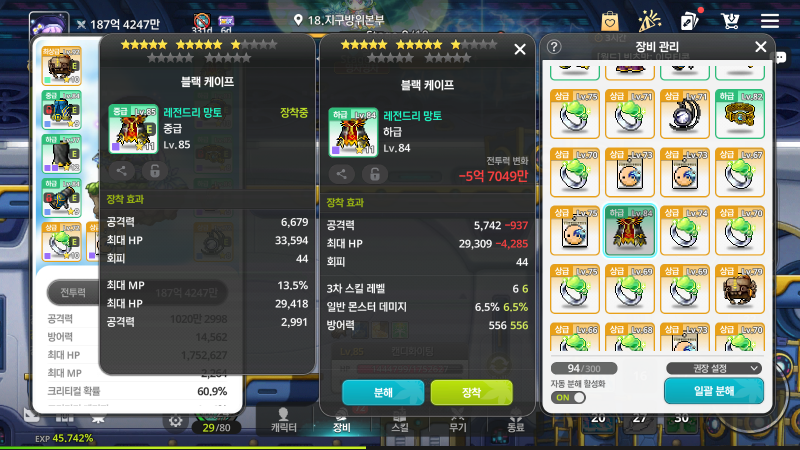
Task: Equip the Legendary Cape with the 장착 button
Action: pos(471,393)
